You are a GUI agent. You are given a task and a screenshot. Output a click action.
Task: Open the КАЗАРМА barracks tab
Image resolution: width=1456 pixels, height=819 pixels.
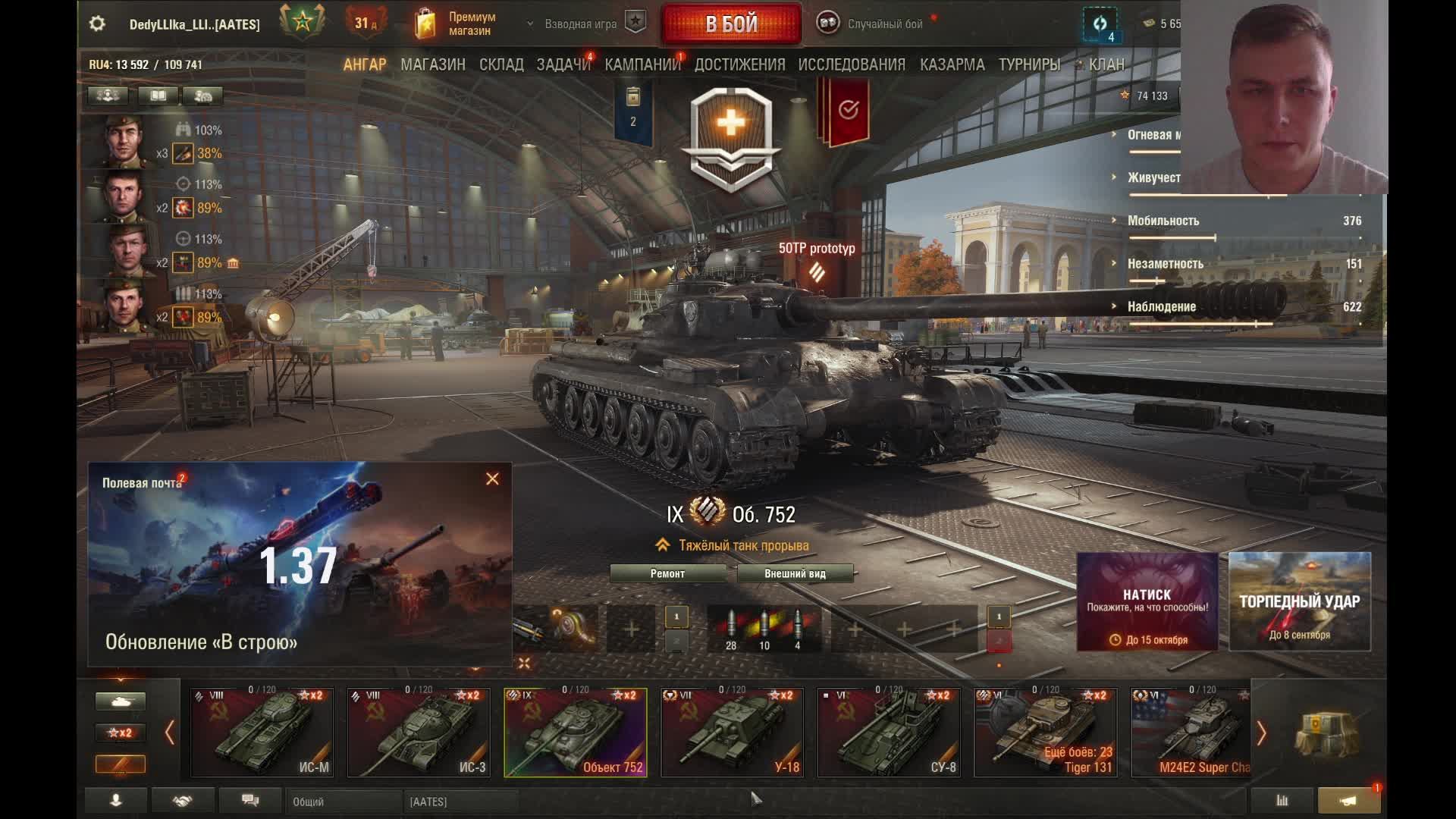click(952, 65)
